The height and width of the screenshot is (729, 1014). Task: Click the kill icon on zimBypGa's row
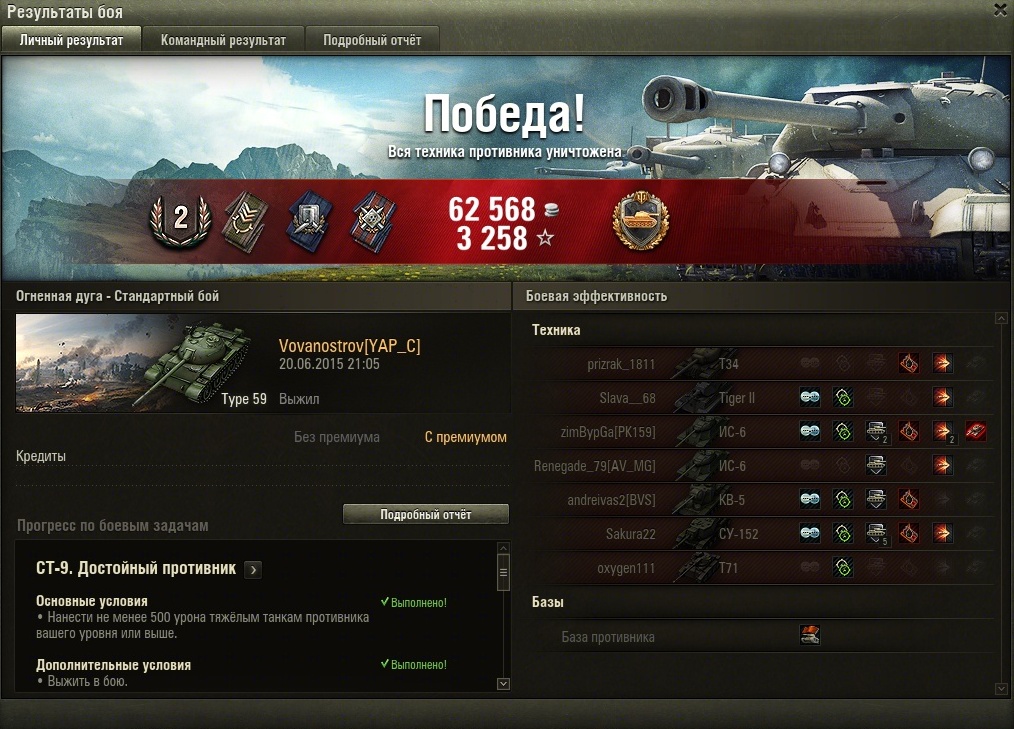coord(976,432)
